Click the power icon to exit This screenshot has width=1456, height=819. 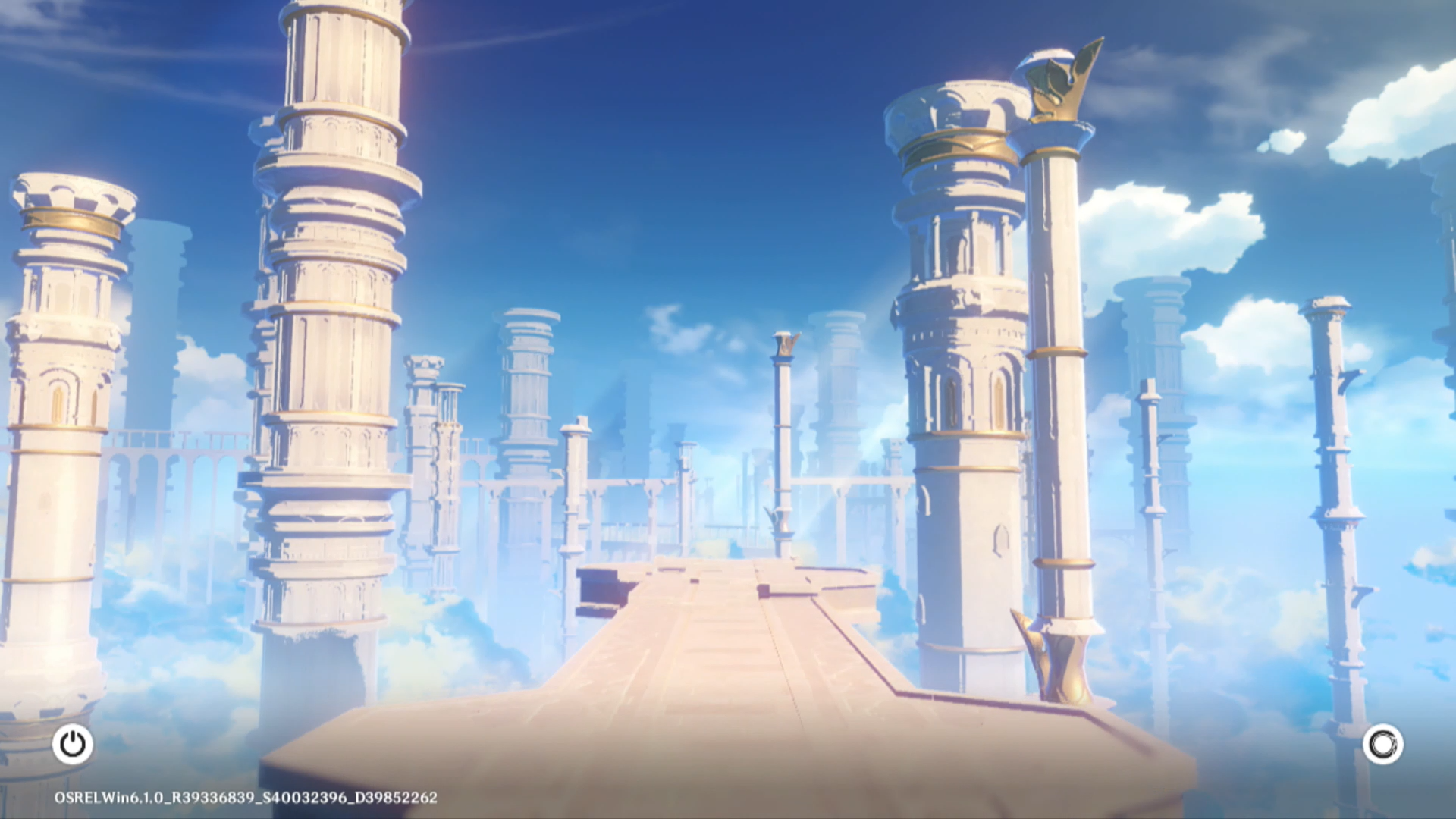[73, 745]
